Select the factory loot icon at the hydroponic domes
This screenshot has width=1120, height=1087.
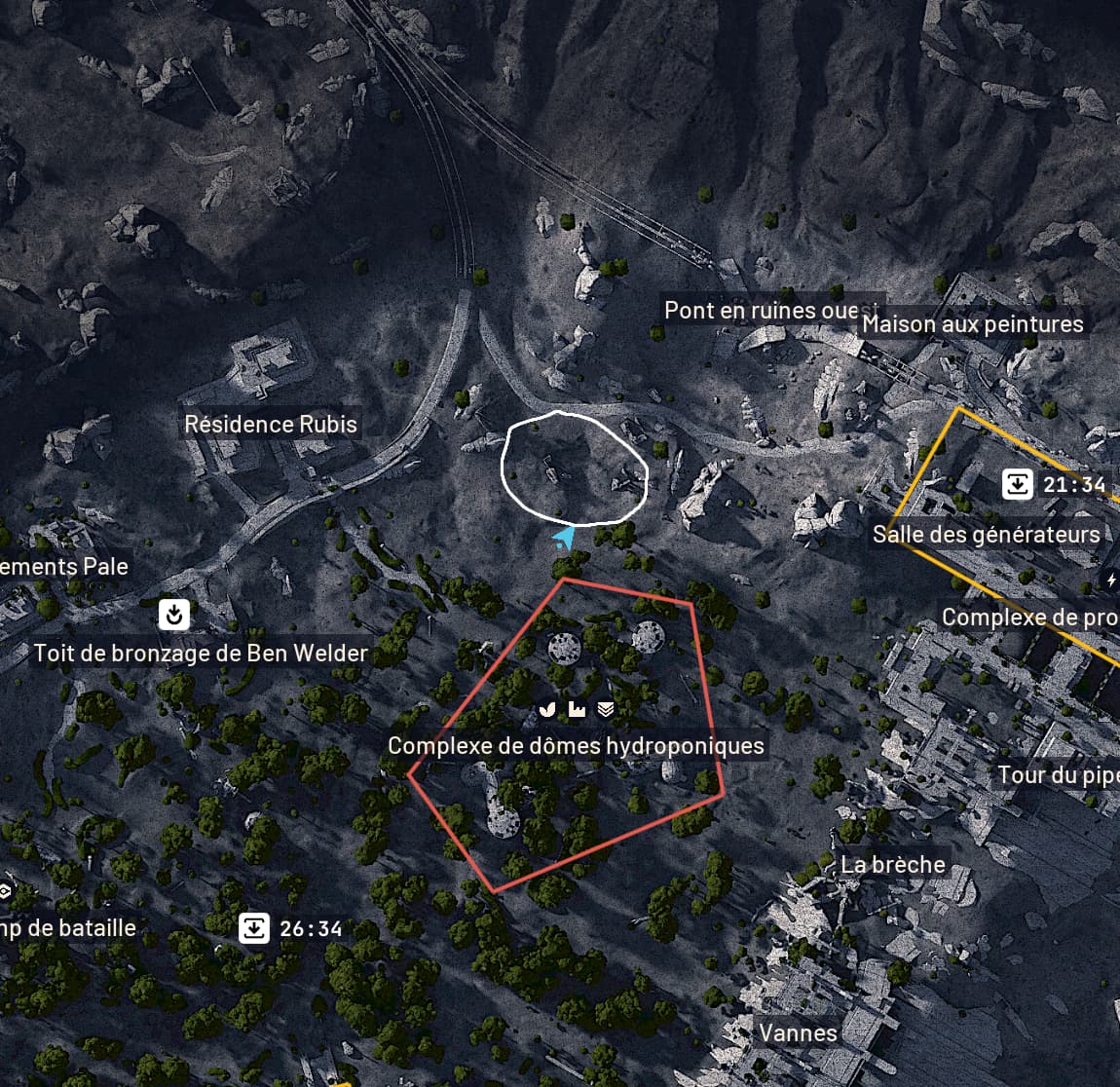[577, 709]
